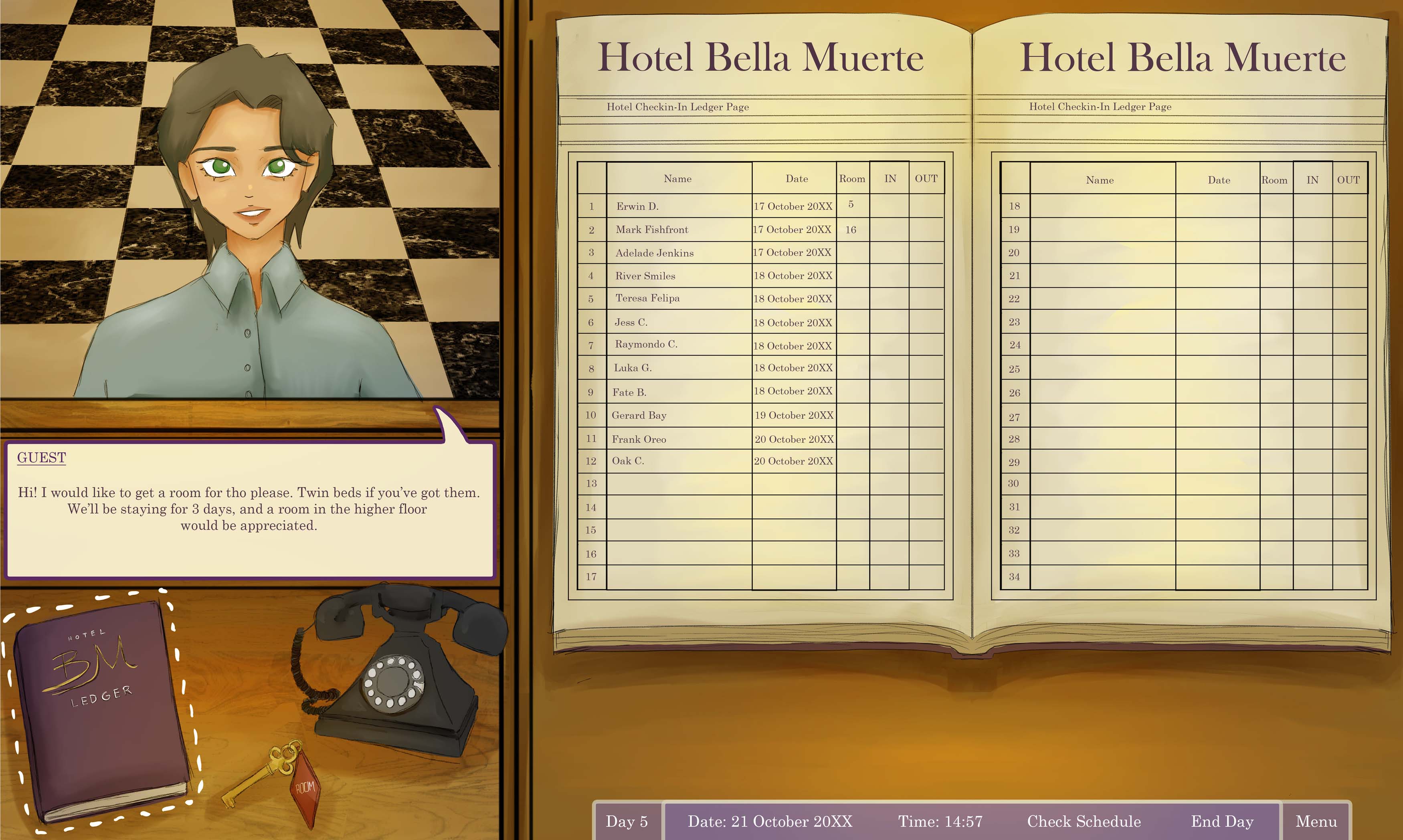Select Adelade Jenkins in the ledger
This screenshot has width=1403, height=840.
(x=655, y=253)
